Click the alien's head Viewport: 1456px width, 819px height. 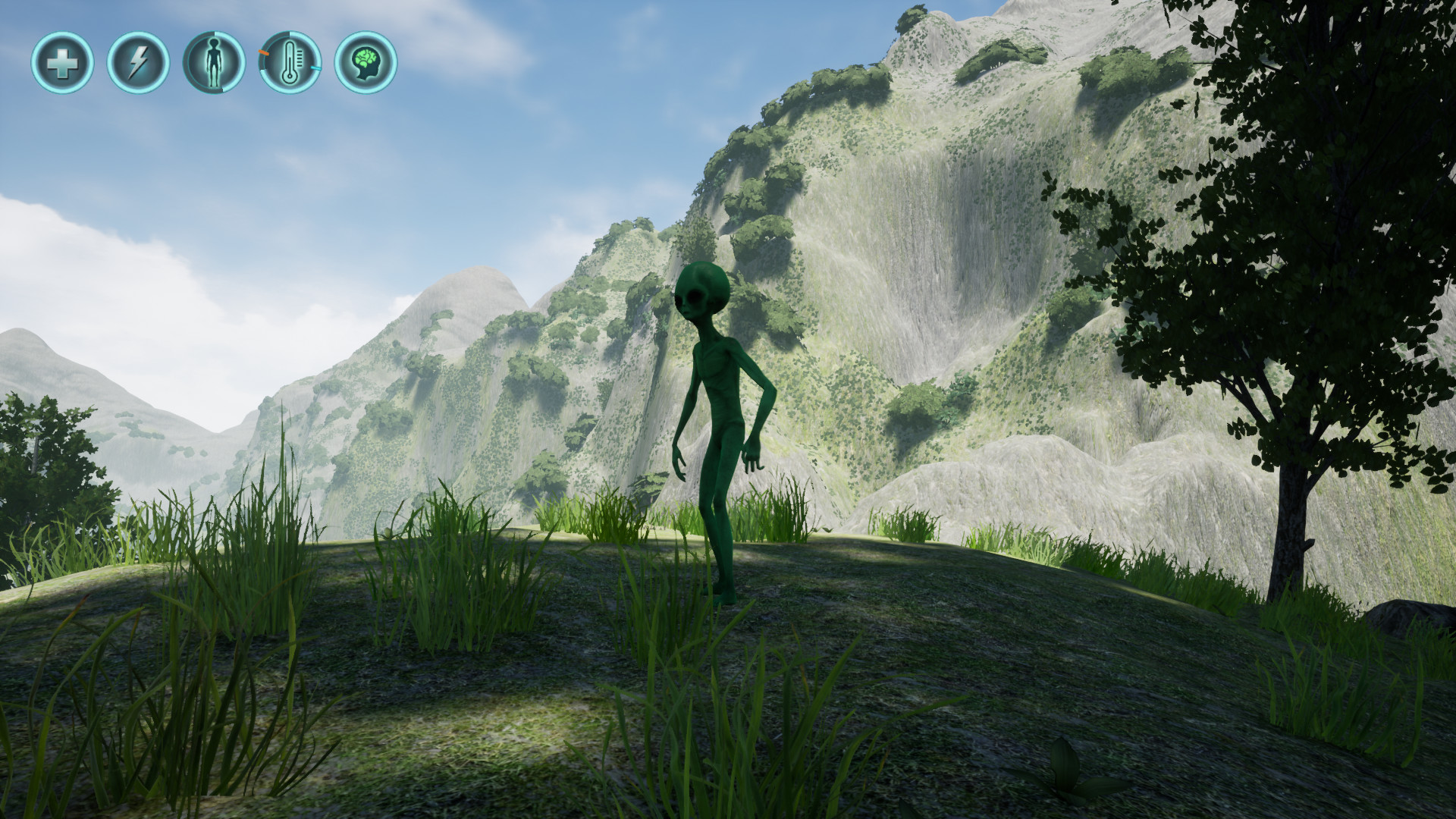[701, 292]
